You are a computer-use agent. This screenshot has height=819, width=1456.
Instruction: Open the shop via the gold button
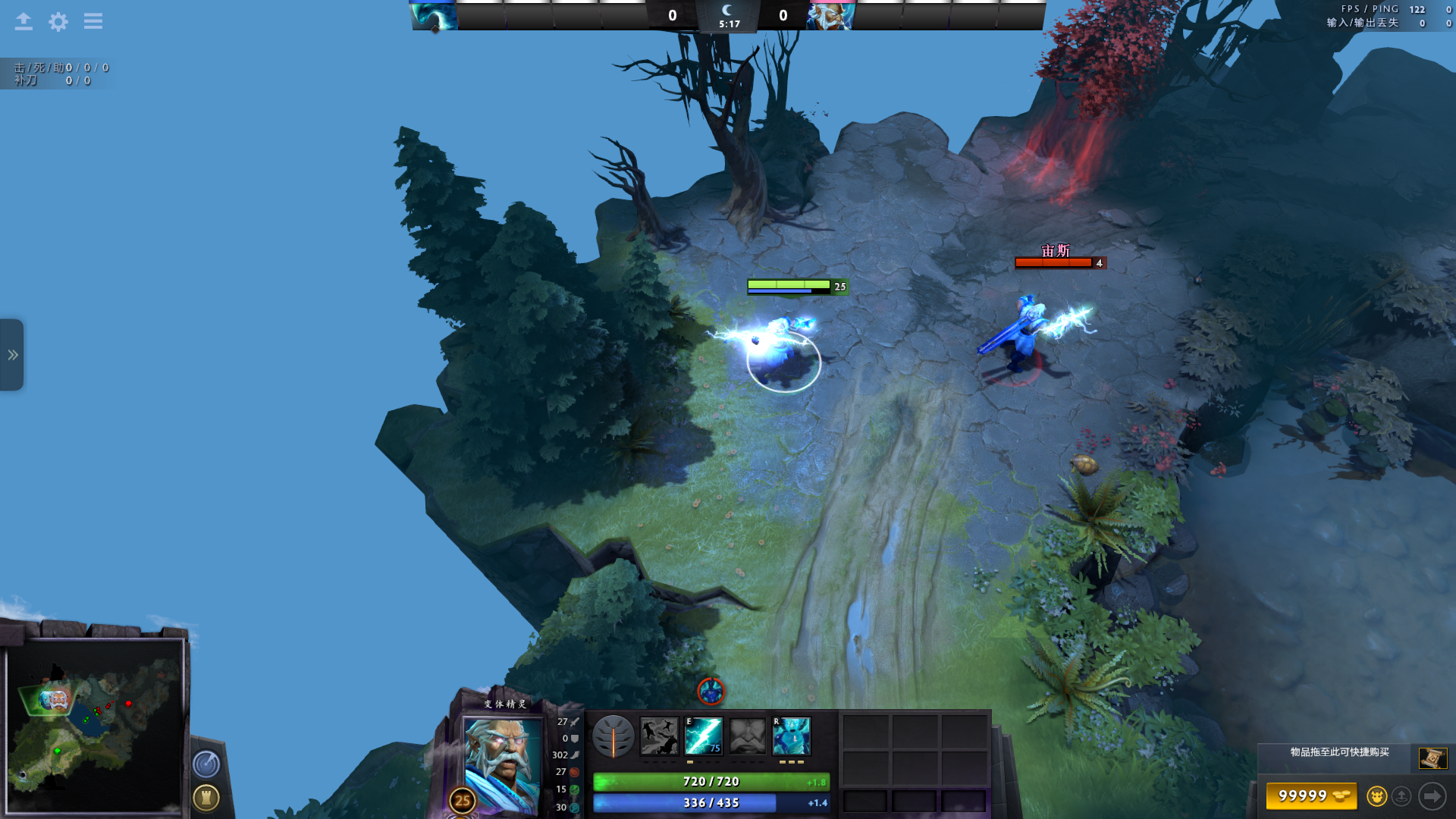click(x=1310, y=796)
